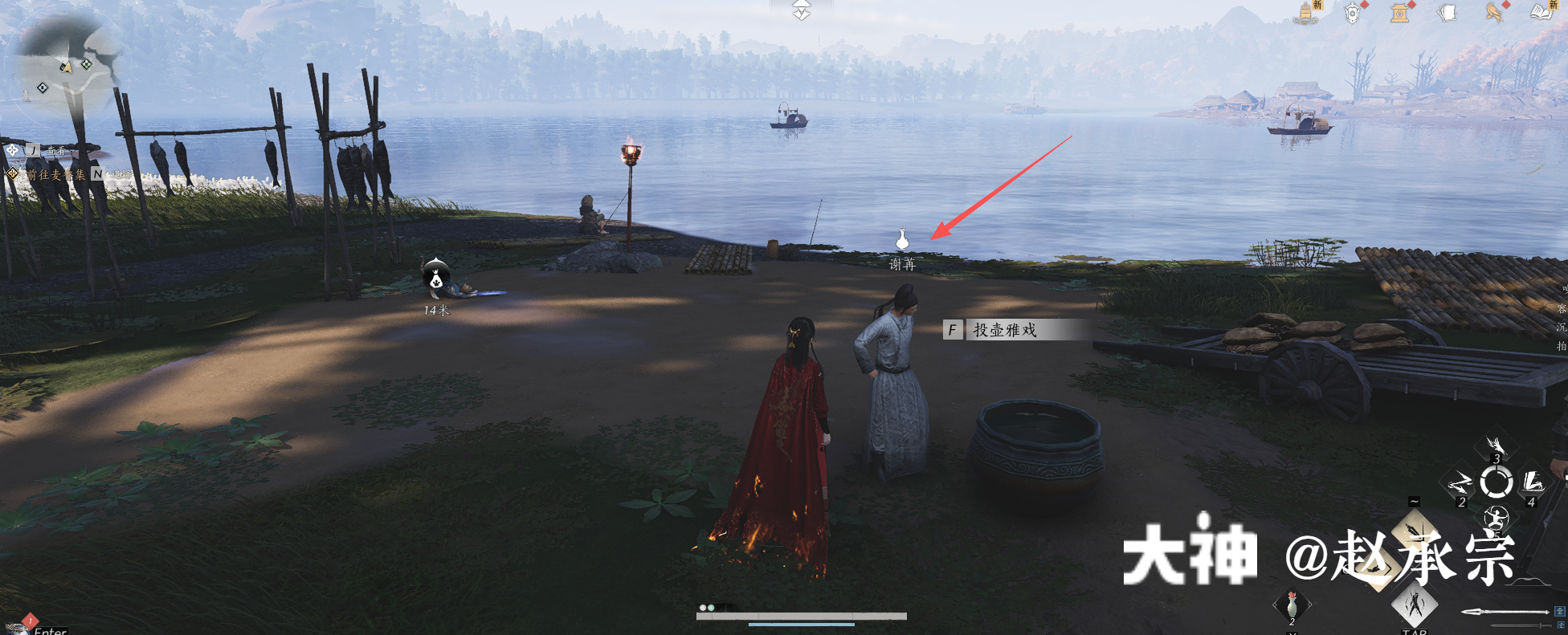This screenshot has height=635, width=1568.
Task: Open the shrine building menu icon
Action: (x=1400, y=13)
